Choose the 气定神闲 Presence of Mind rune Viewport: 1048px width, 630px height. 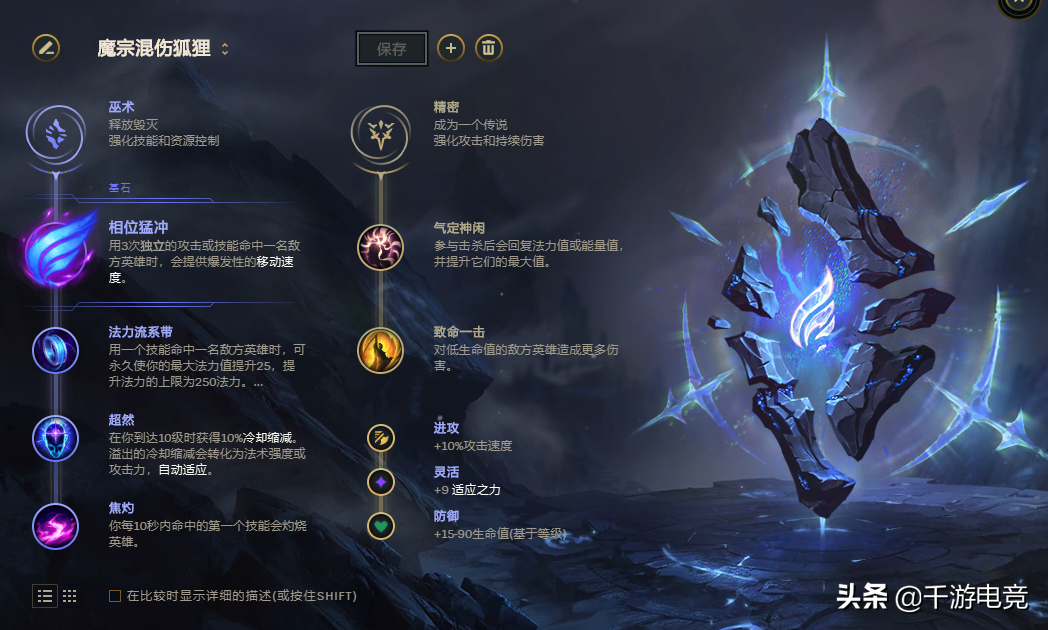click(x=380, y=247)
